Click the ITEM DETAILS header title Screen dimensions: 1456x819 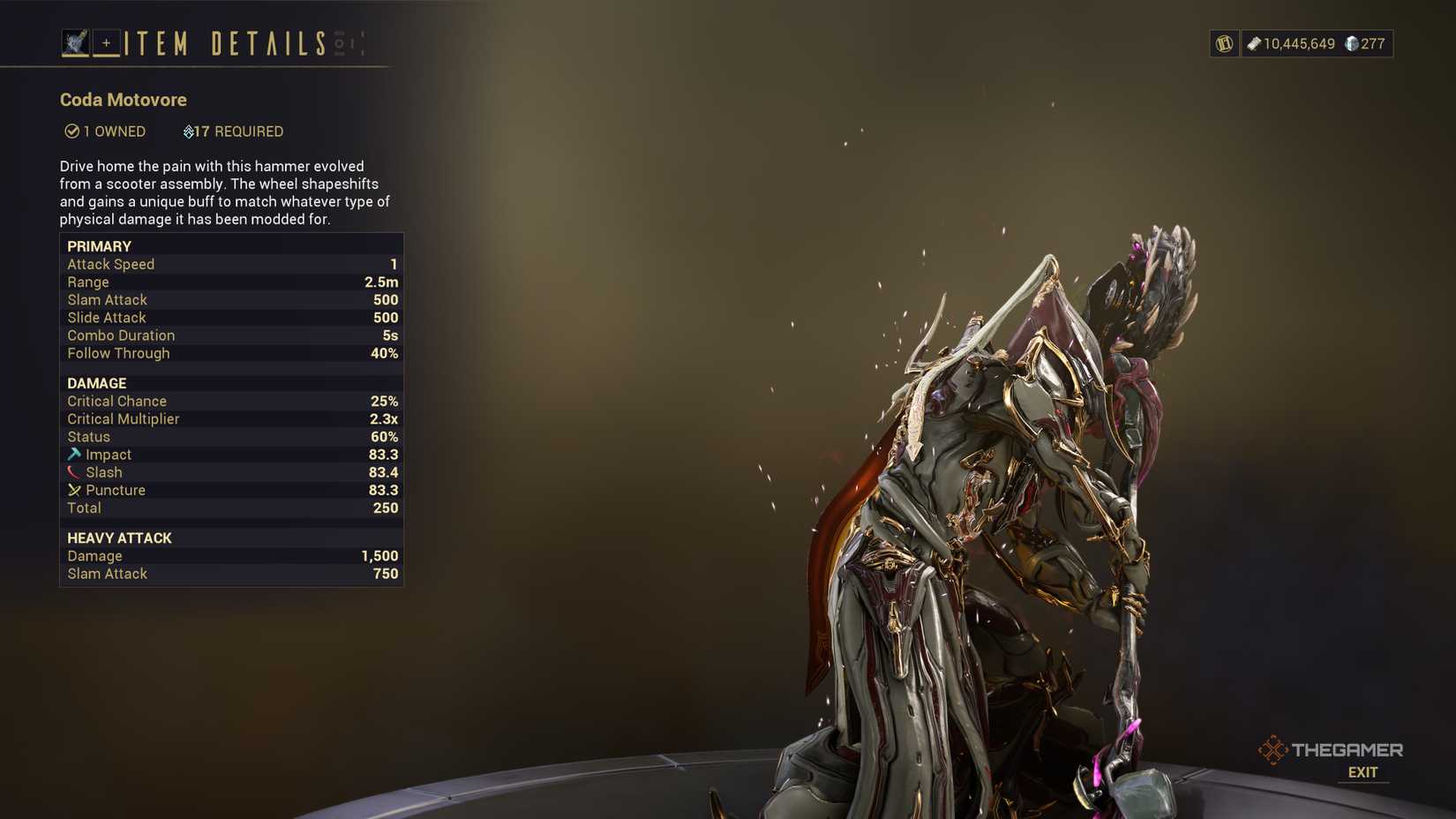pyautogui.click(x=223, y=41)
